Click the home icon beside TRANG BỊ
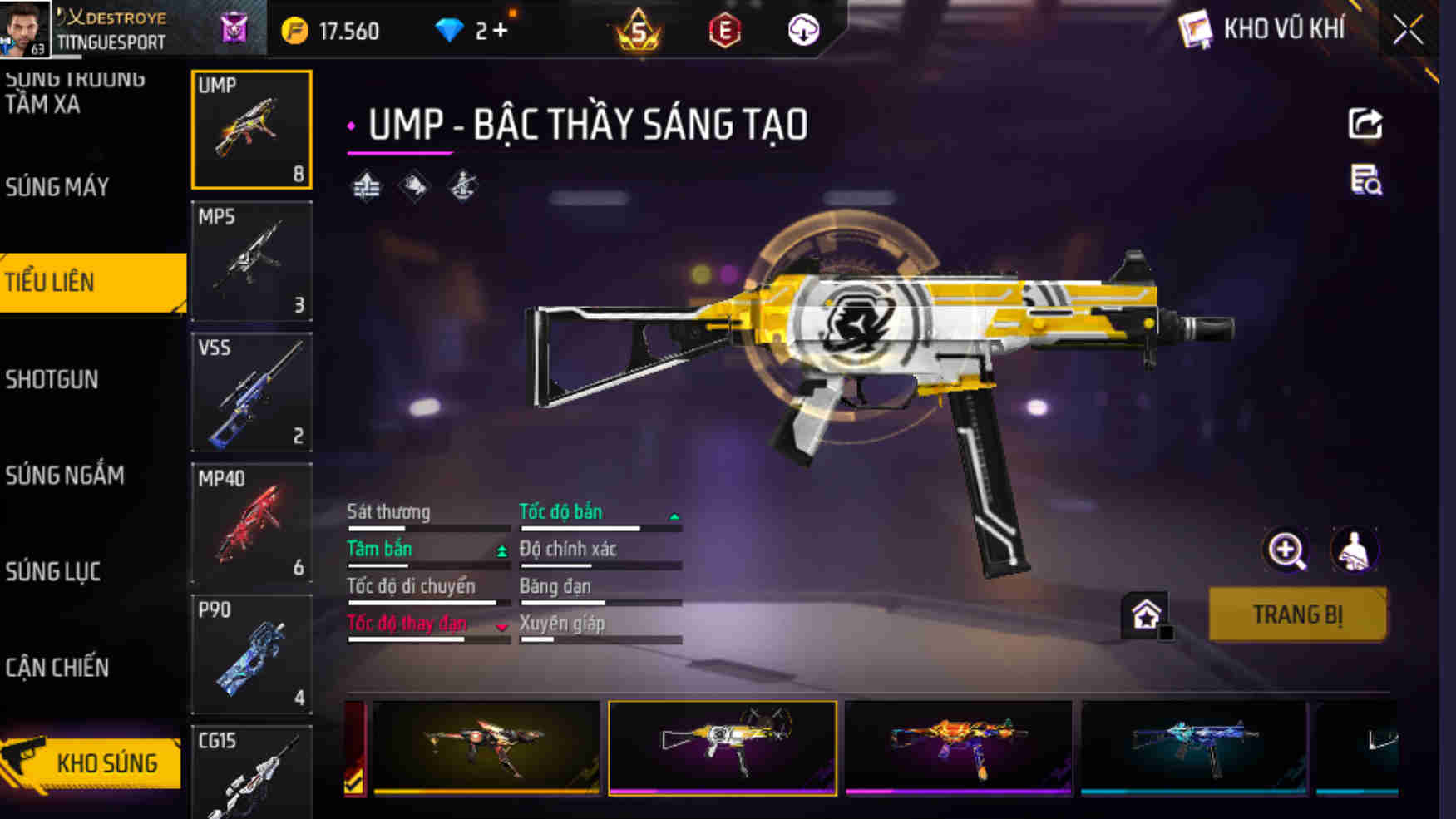This screenshot has width=1456, height=819. coord(1146,615)
